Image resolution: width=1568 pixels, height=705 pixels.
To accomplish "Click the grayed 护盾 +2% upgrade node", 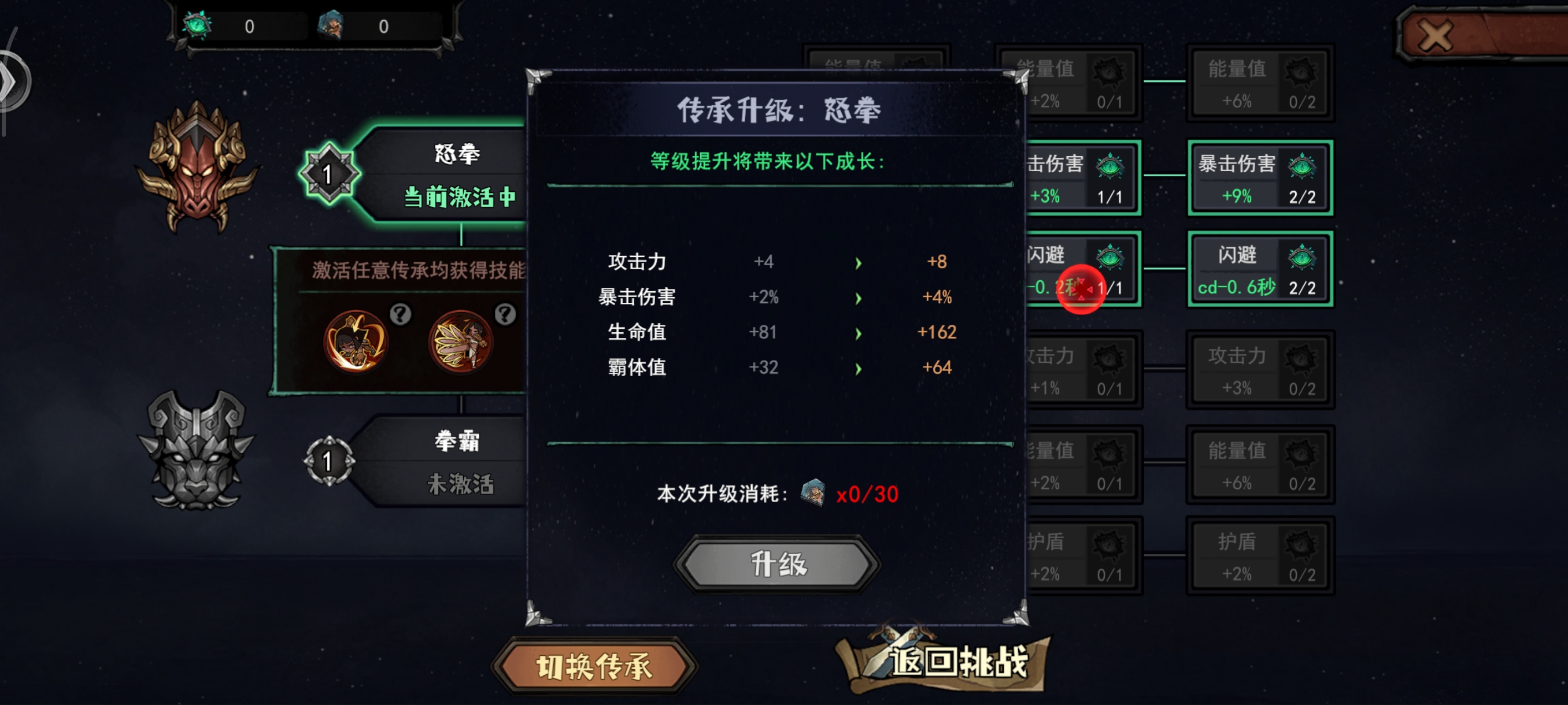I will click(x=1260, y=555).
